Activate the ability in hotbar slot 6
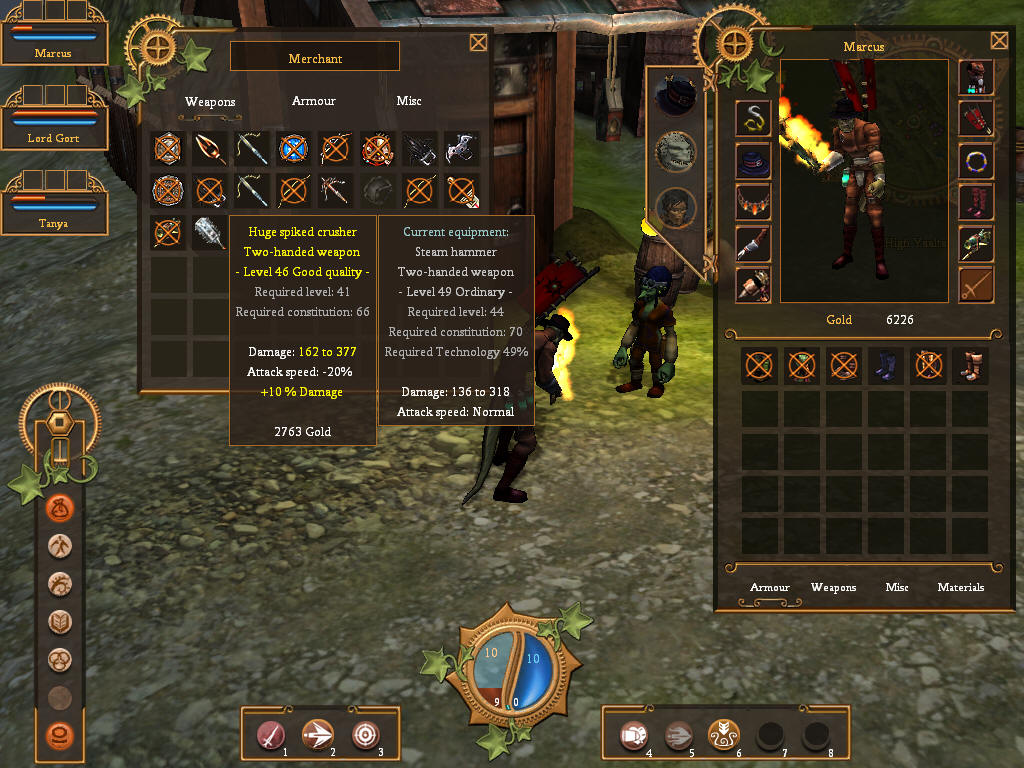This screenshot has width=1024, height=768. [723, 736]
